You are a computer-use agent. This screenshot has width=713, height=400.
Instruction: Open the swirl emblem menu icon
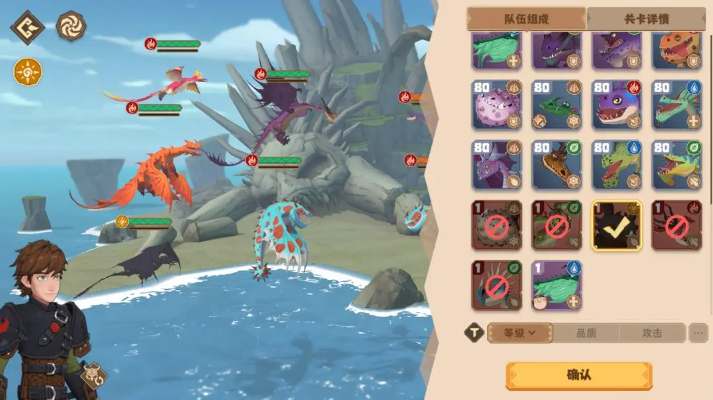pyautogui.click(x=71, y=25)
